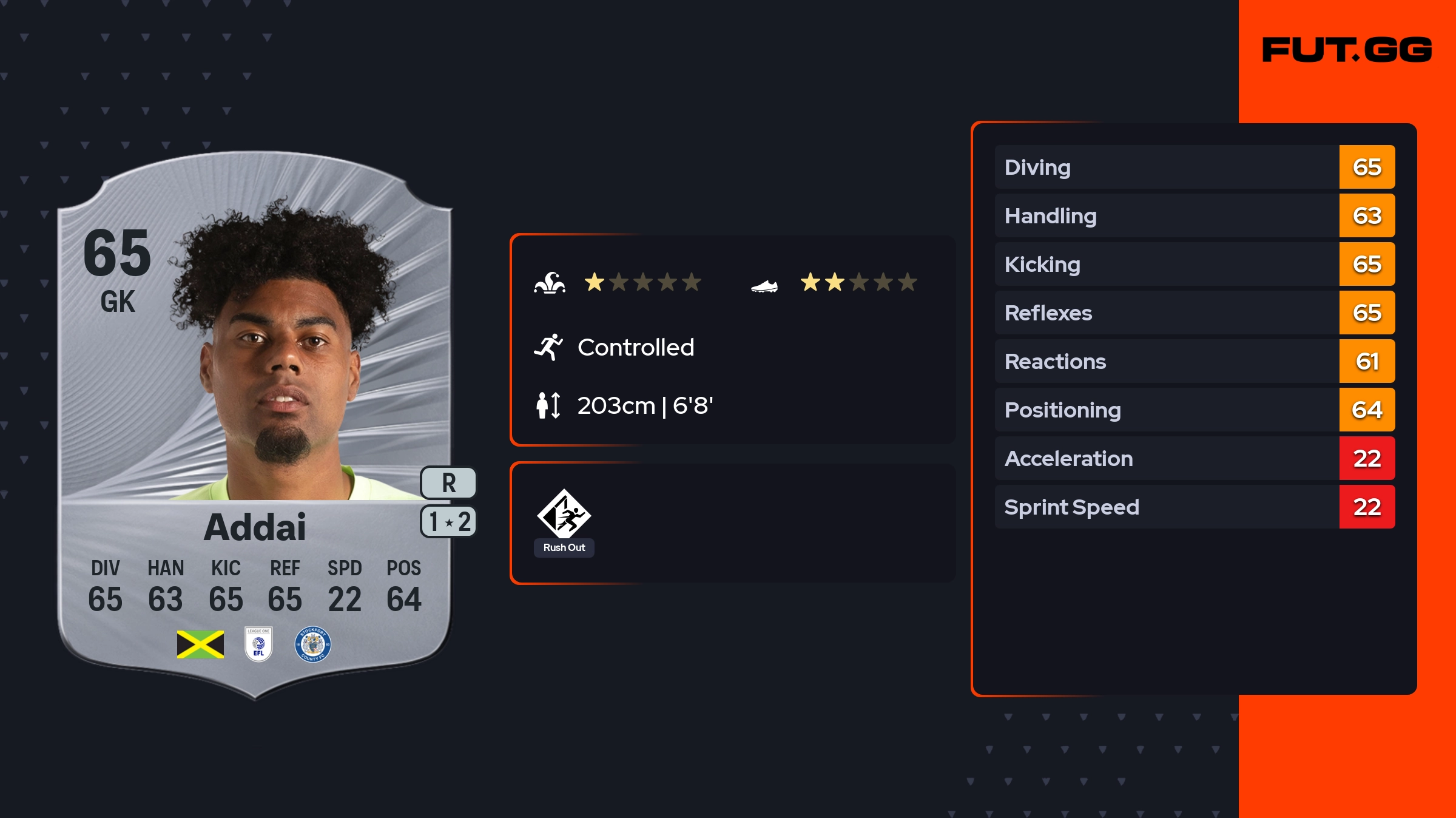Select the R preferred foot badge

click(448, 483)
